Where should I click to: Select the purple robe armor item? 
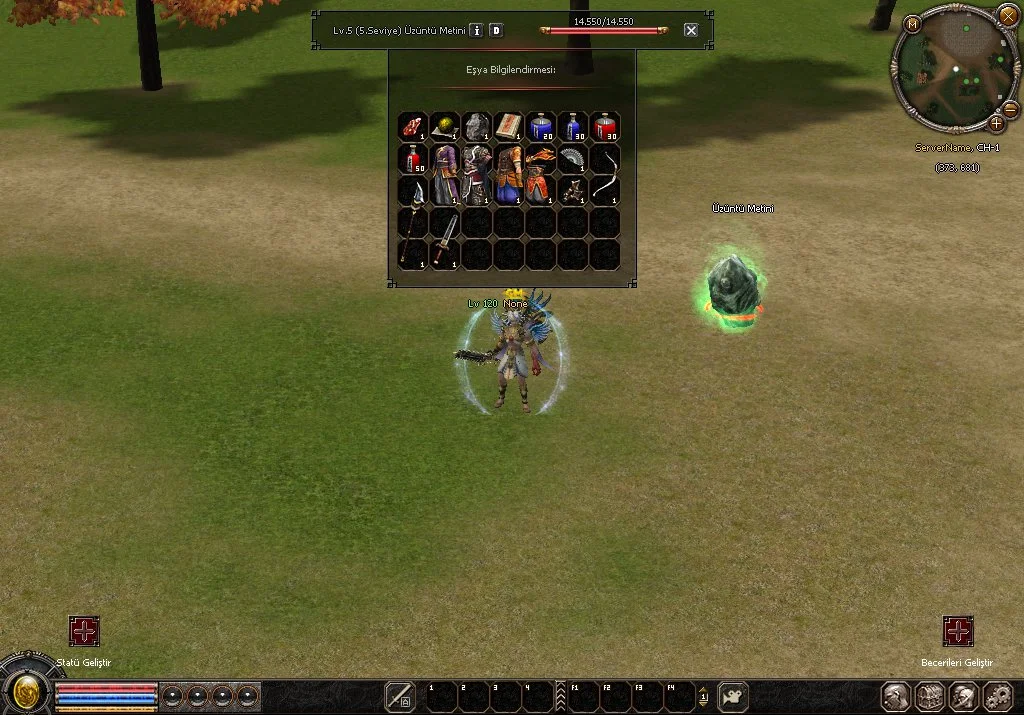tap(445, 174)
